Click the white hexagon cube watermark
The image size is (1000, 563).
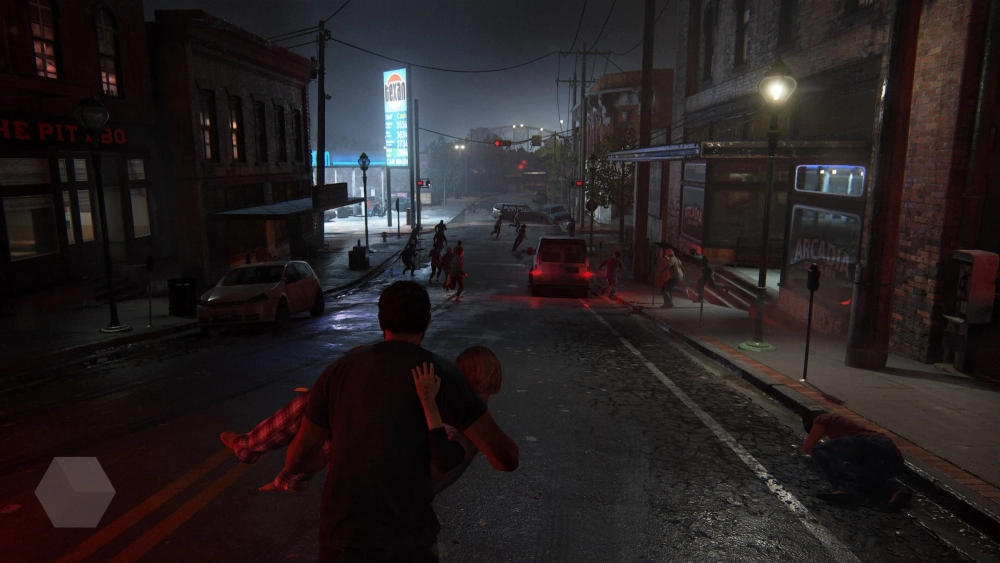(x=75, y=492)
